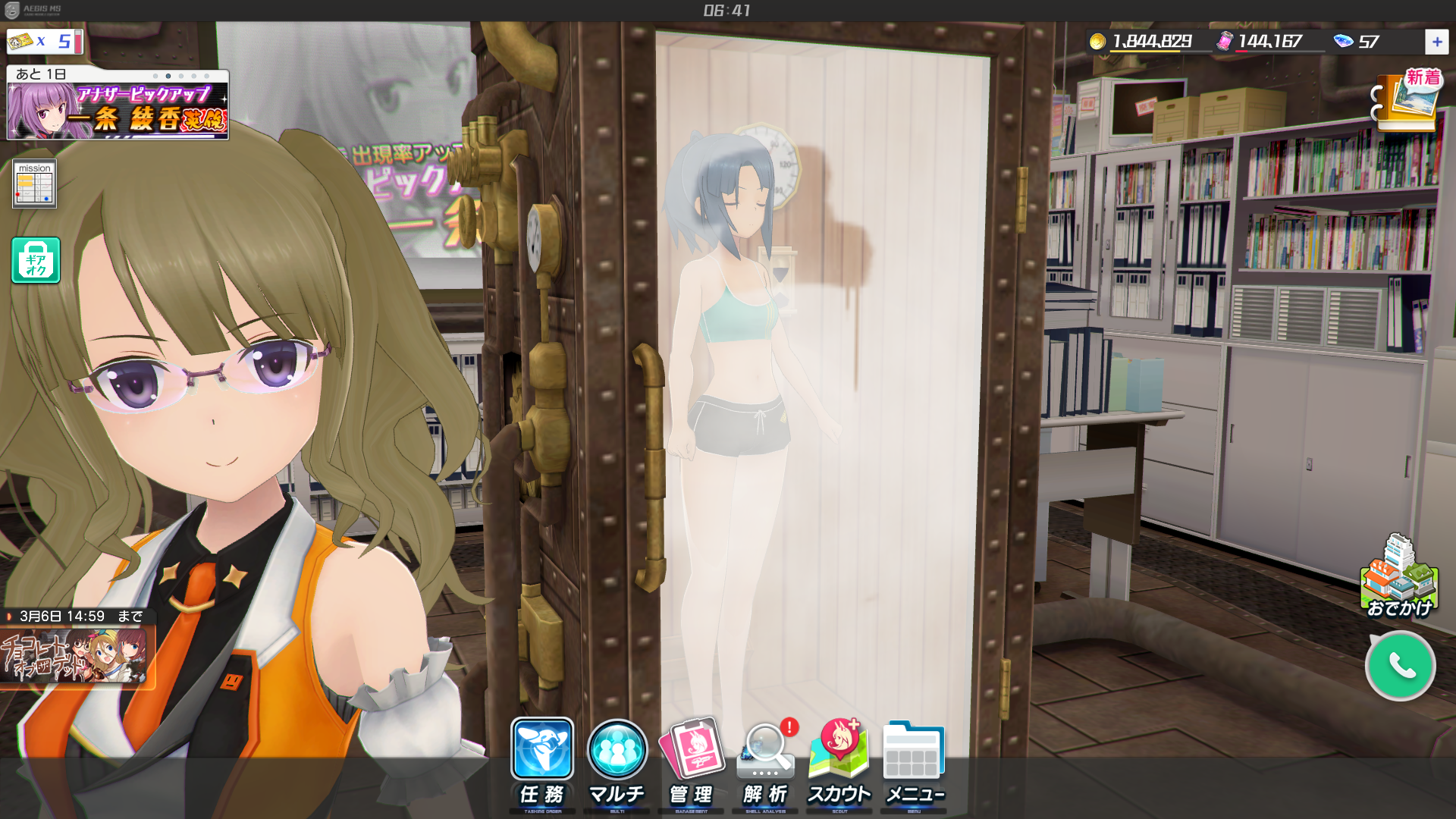Open the mission checklist icon
Image resolution: width=1456 pixels, height=819 pixels.
click(x=34, y=184)
